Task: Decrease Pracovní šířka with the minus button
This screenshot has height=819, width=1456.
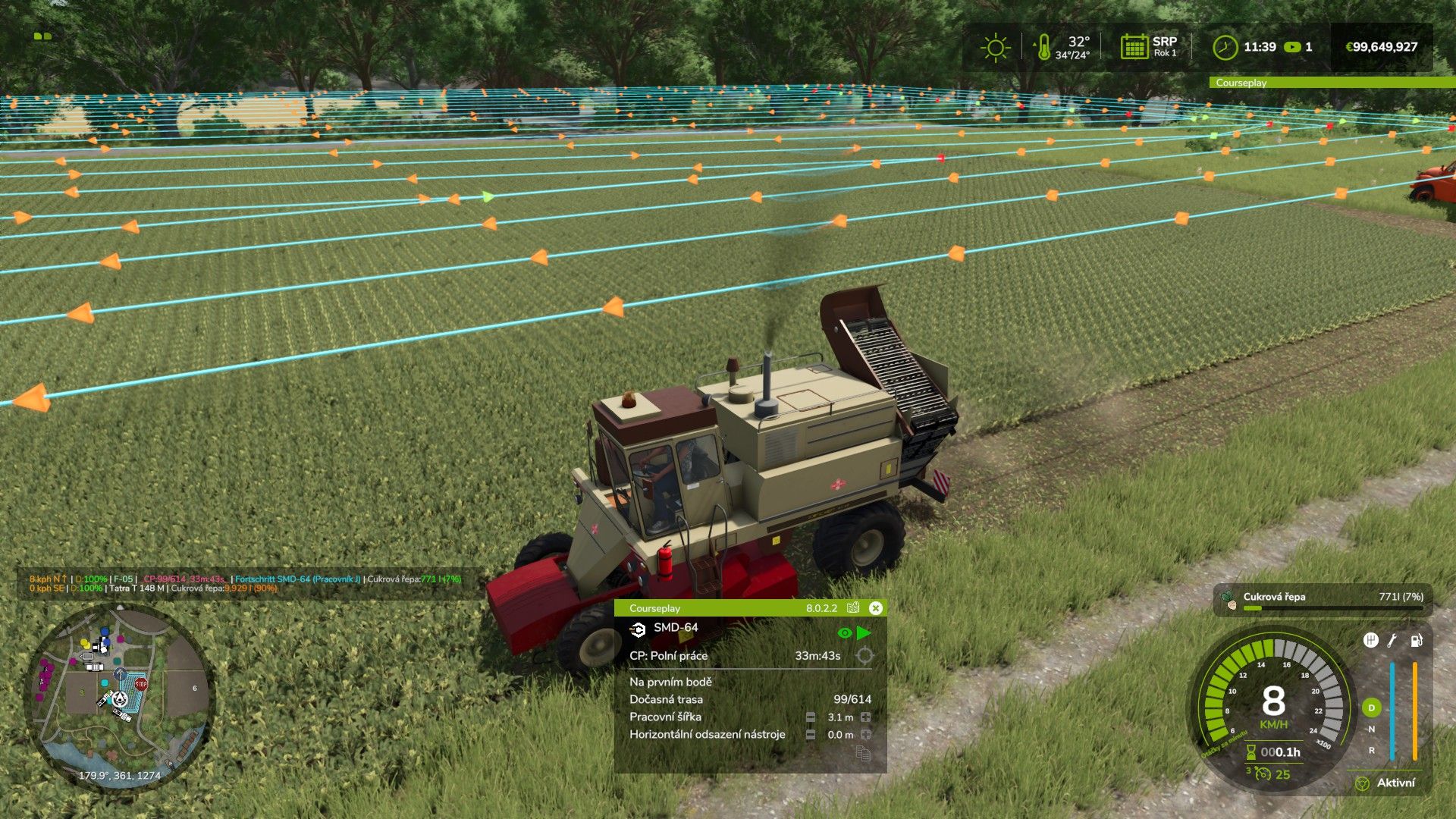Action: [811, 717]
